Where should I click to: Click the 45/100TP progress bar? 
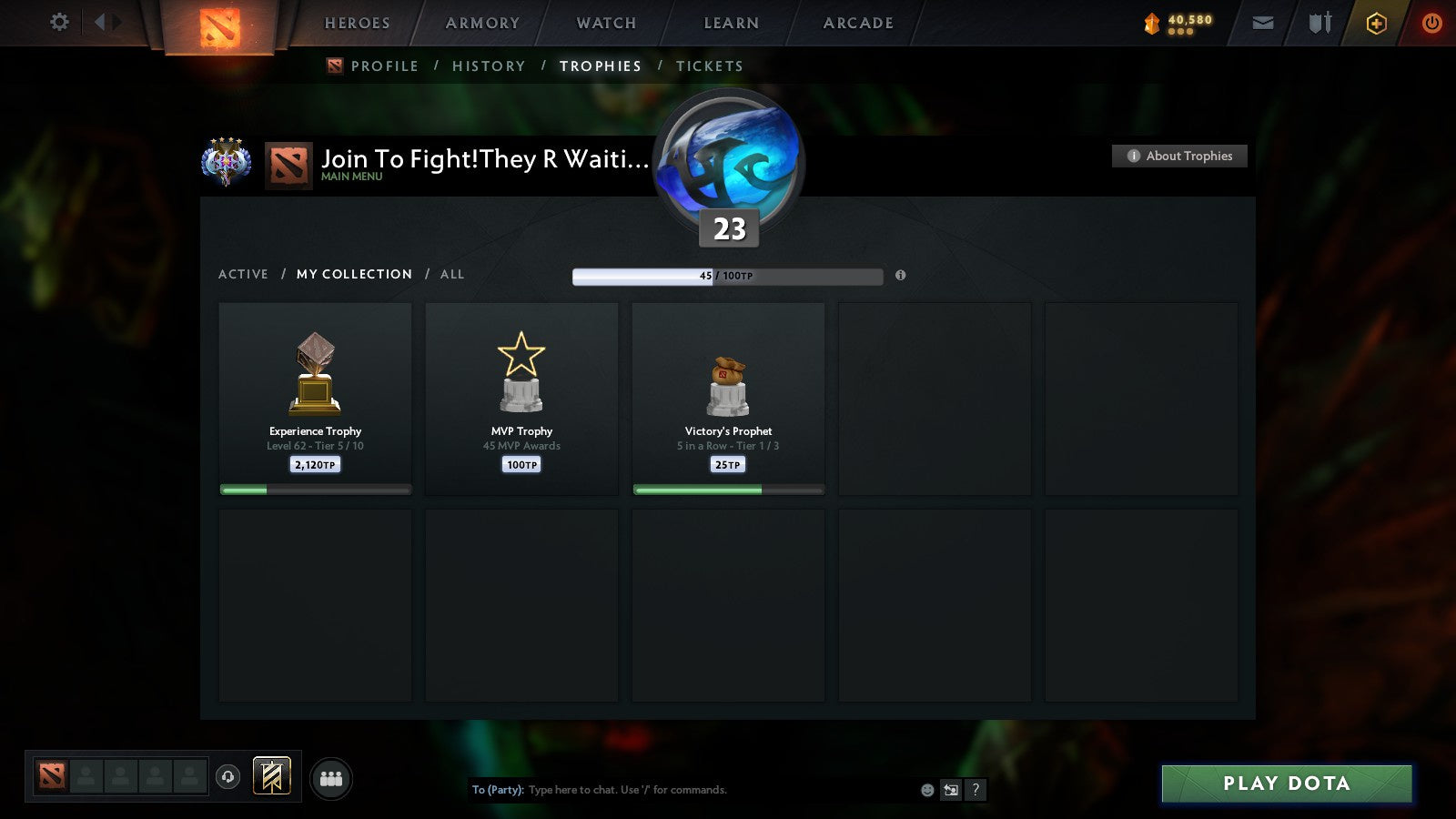coord(728,276)
